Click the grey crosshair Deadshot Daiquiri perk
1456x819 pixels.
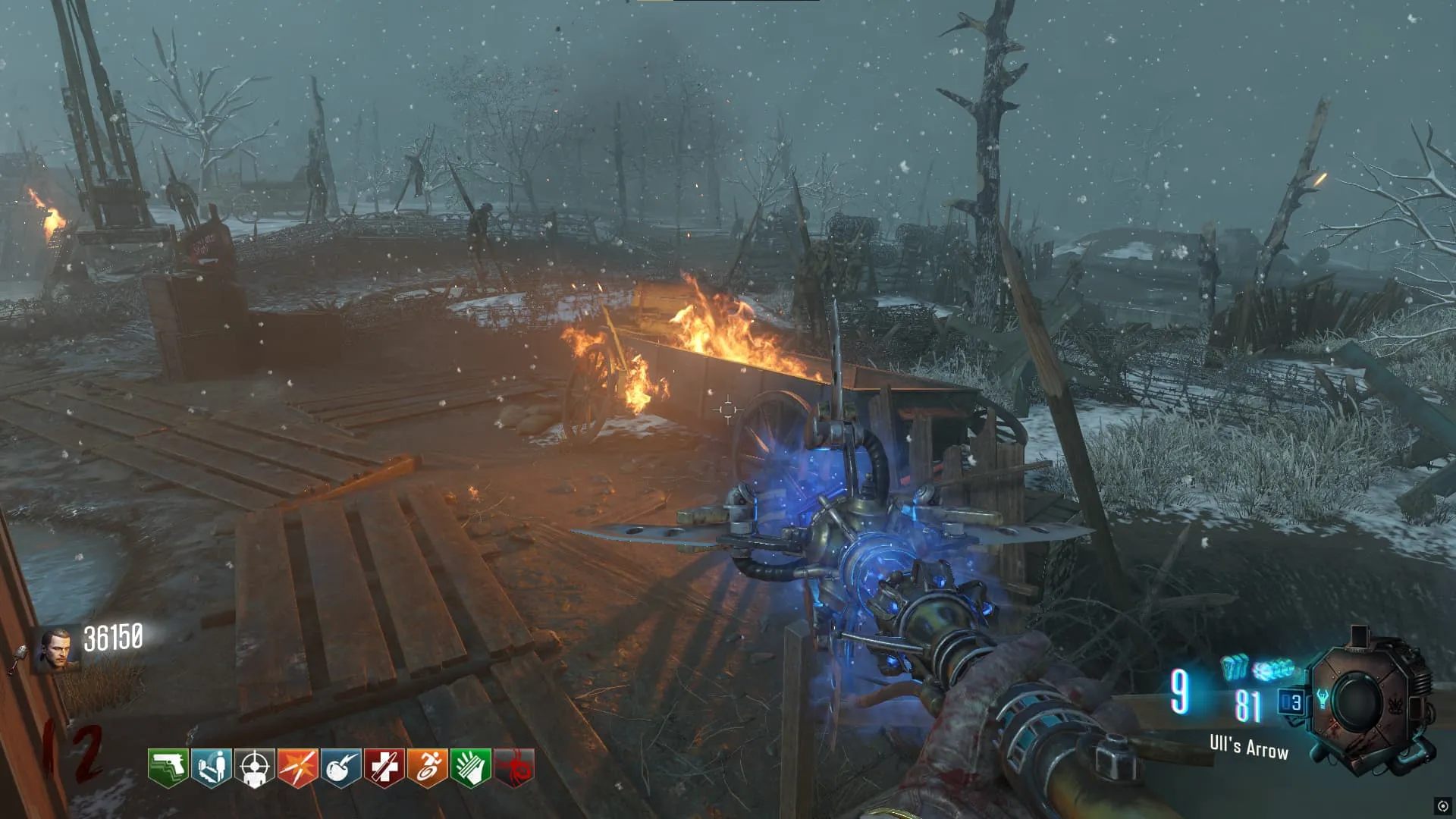pos(255,767)
